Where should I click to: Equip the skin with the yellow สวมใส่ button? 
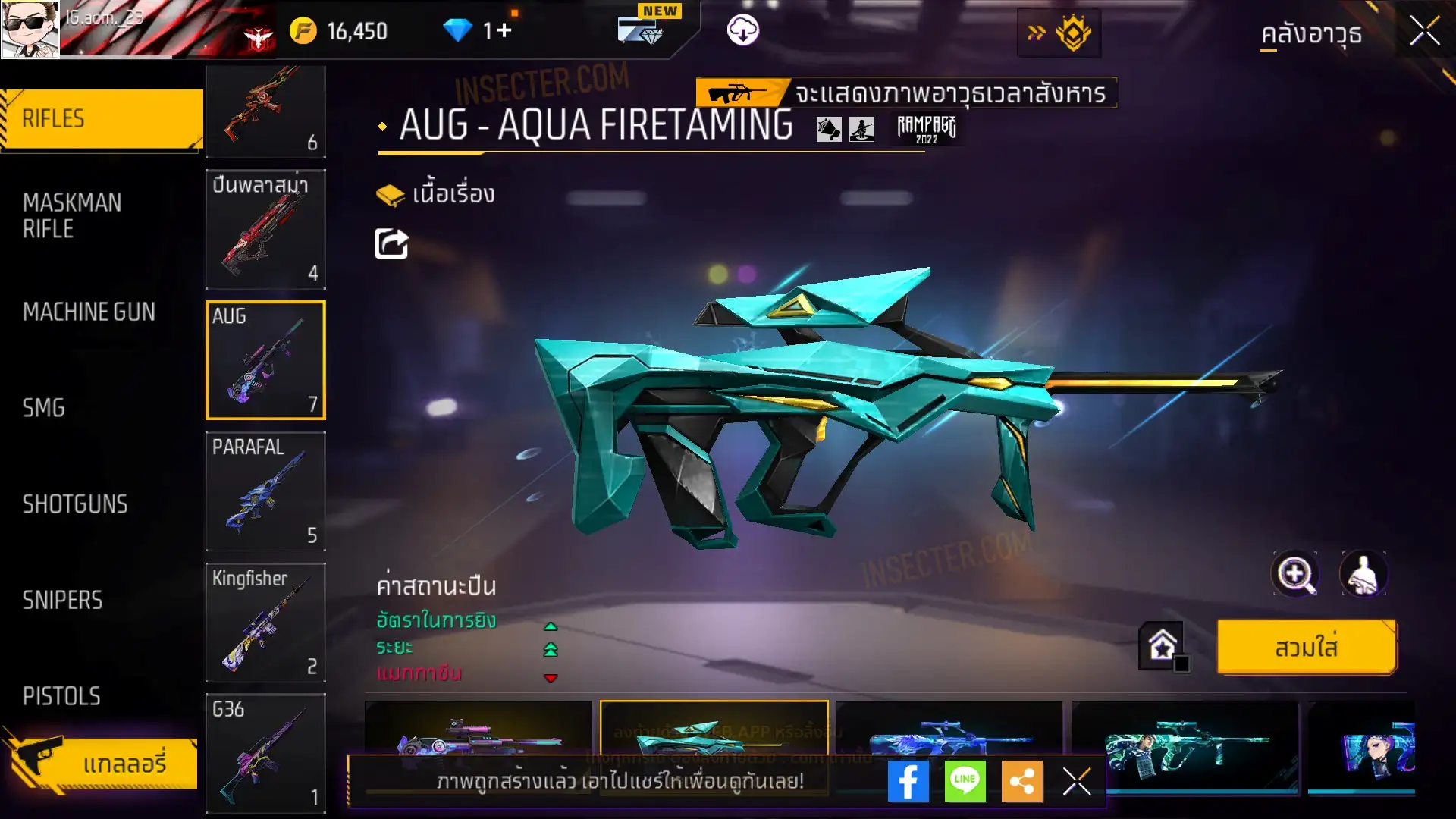coord(1306,648)
